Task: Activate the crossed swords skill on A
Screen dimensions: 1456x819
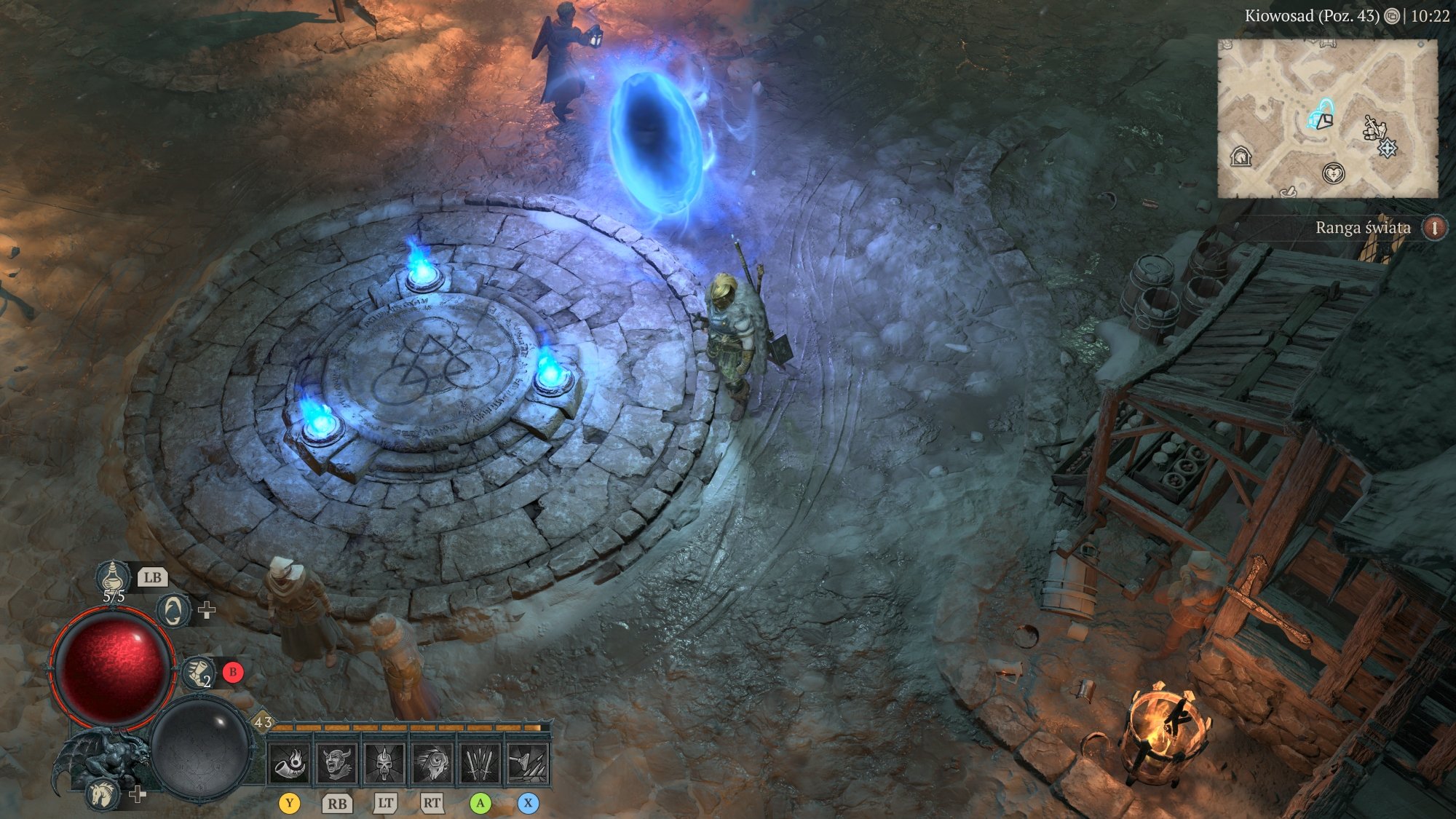Action: pos(482,764)
